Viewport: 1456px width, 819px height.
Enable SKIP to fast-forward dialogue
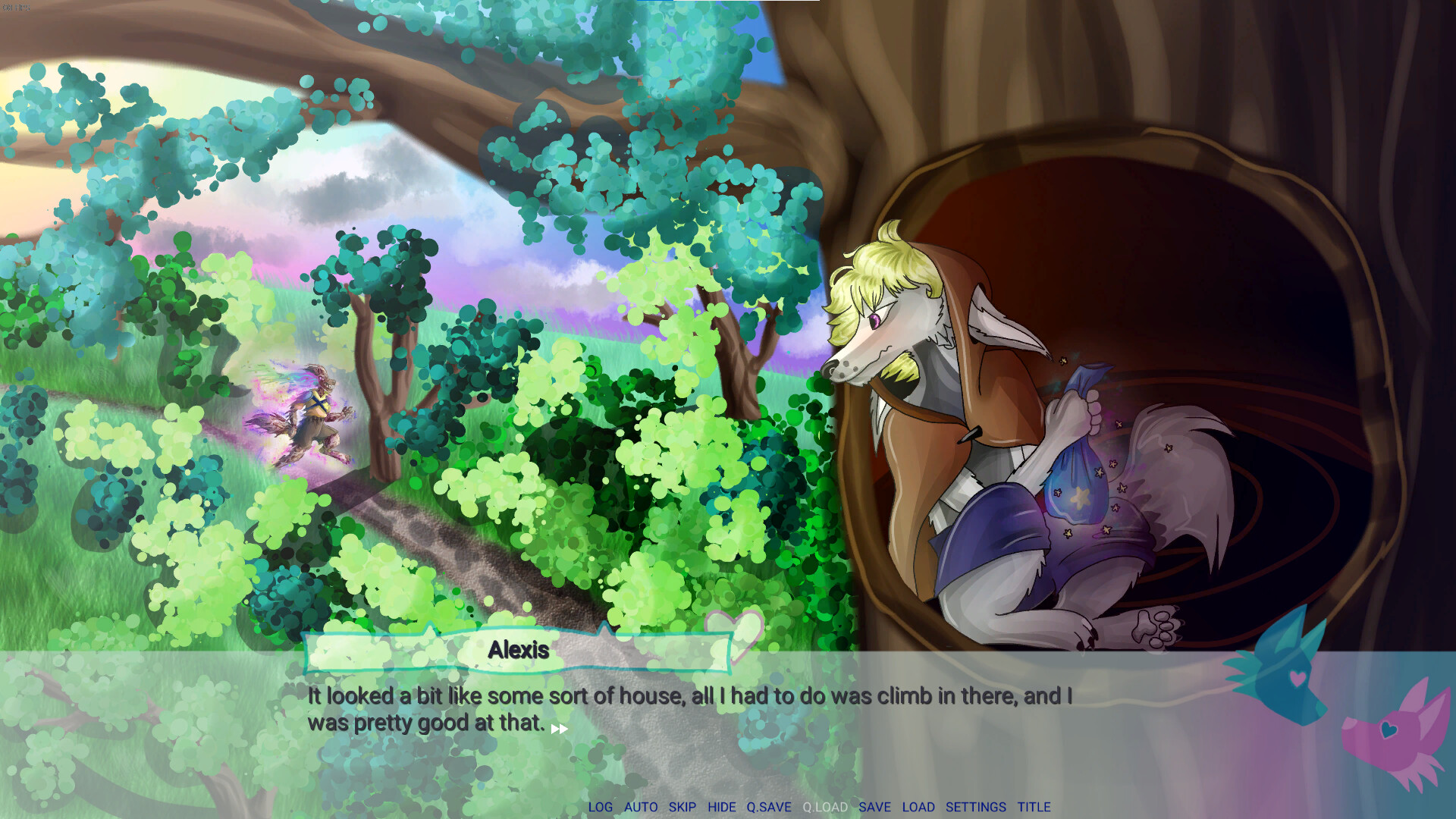coord(683,808)
